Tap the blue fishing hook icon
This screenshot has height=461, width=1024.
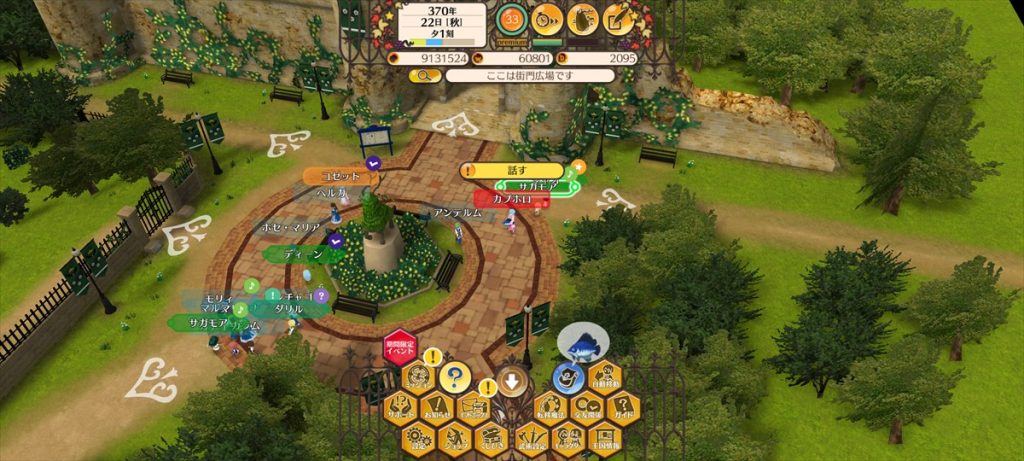[568, 378]
